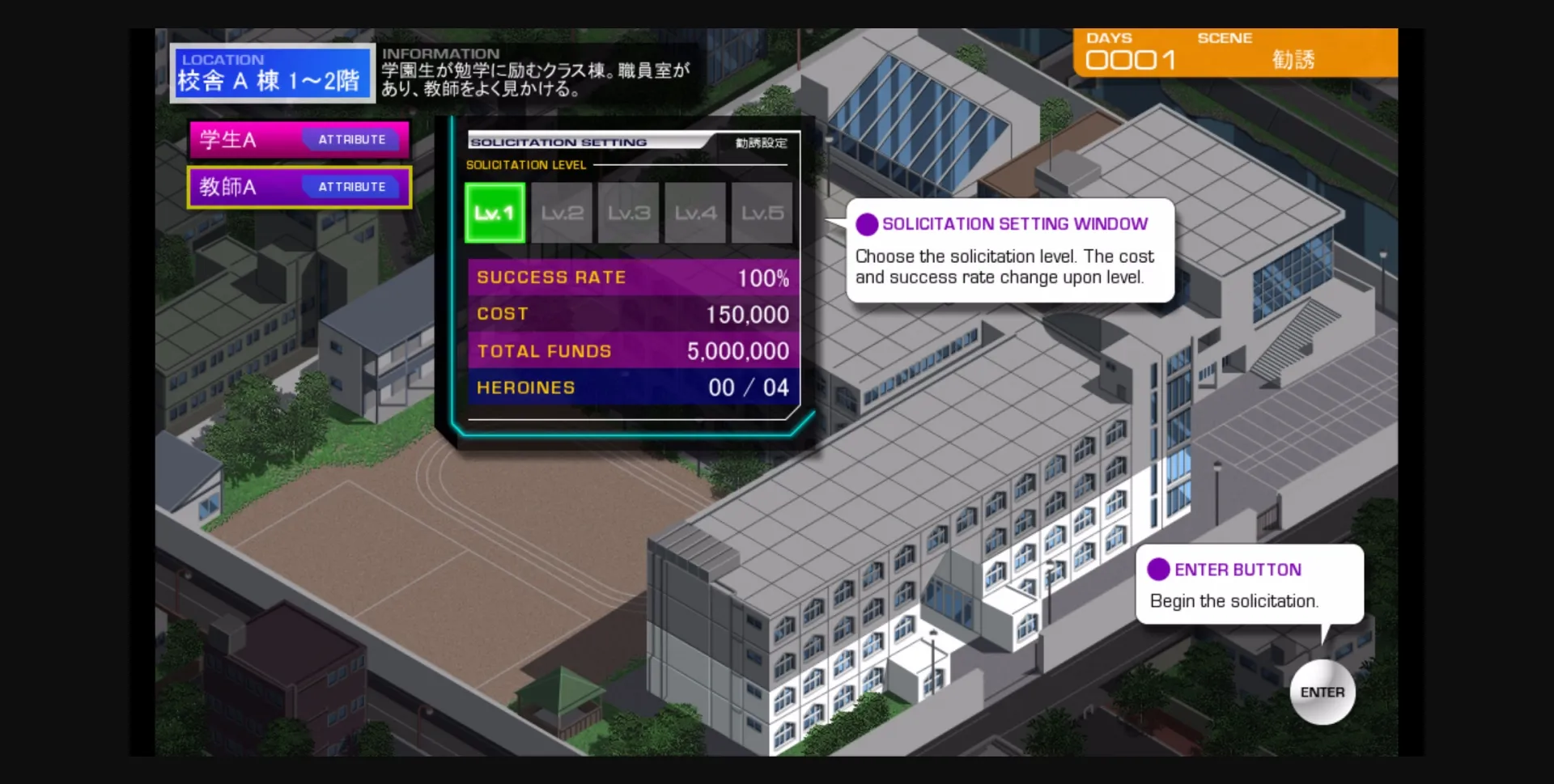
Task: Select the 教師A attribute entry
Action: click(x=299, y=187)
